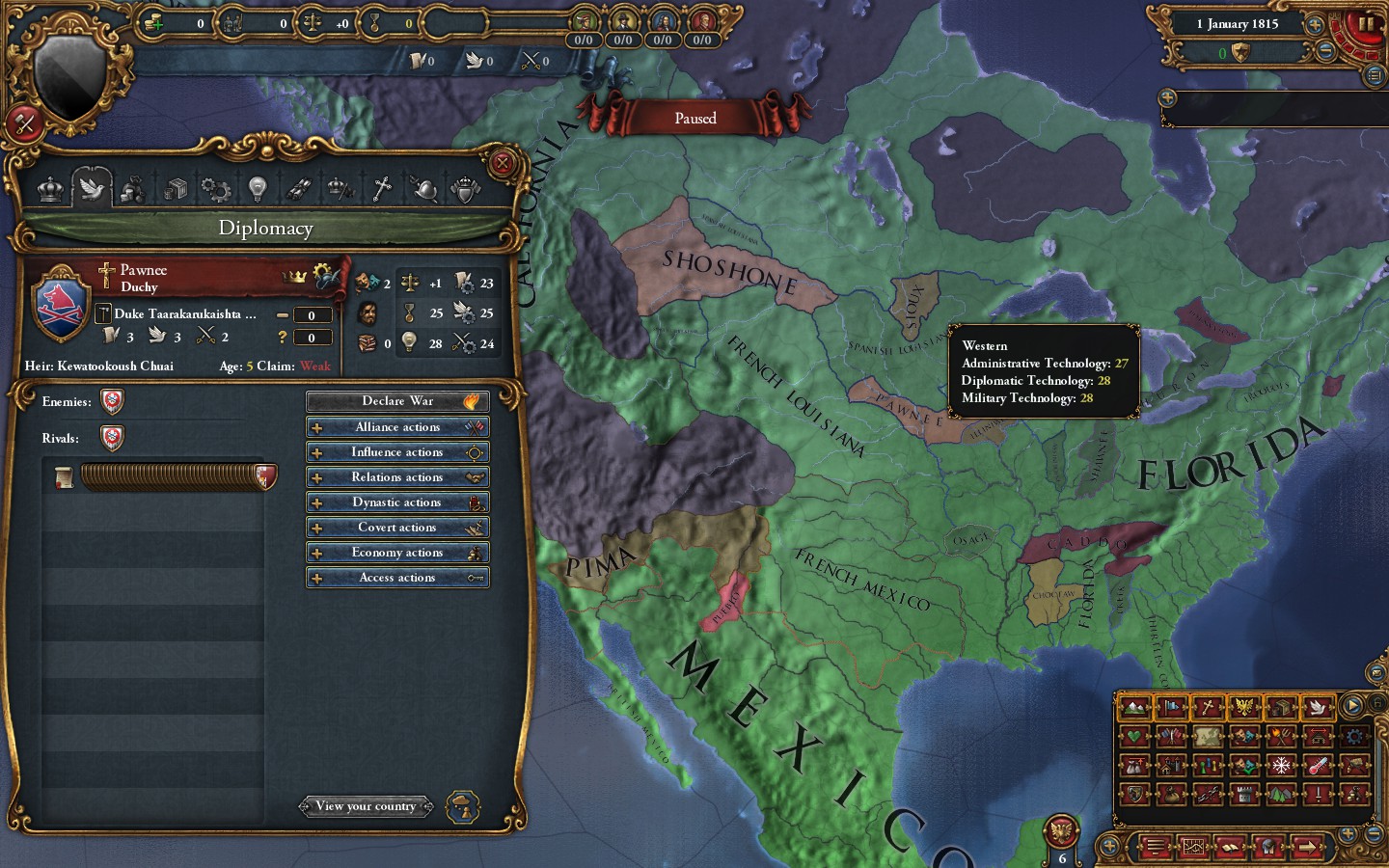Toggle the political map mode
This screenshot has width=1389, height=868.
(1172, 707)
